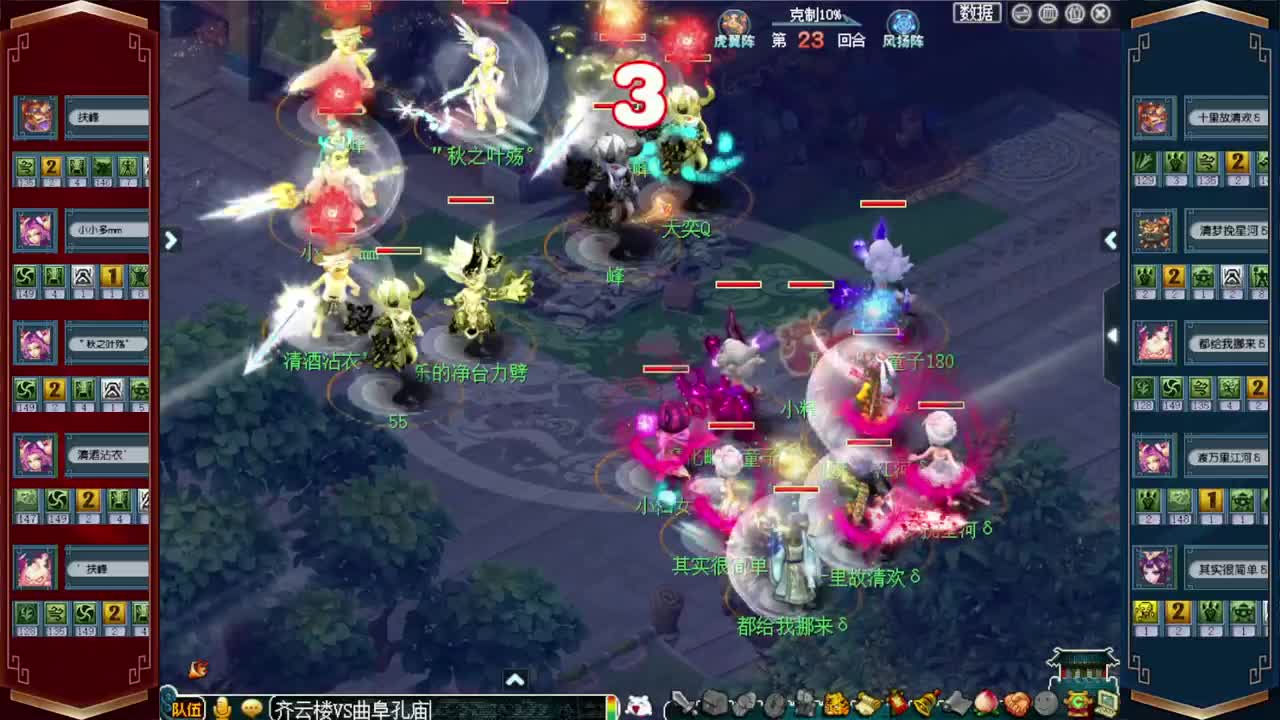Expand the left side panel arrow

click(171, 240)
